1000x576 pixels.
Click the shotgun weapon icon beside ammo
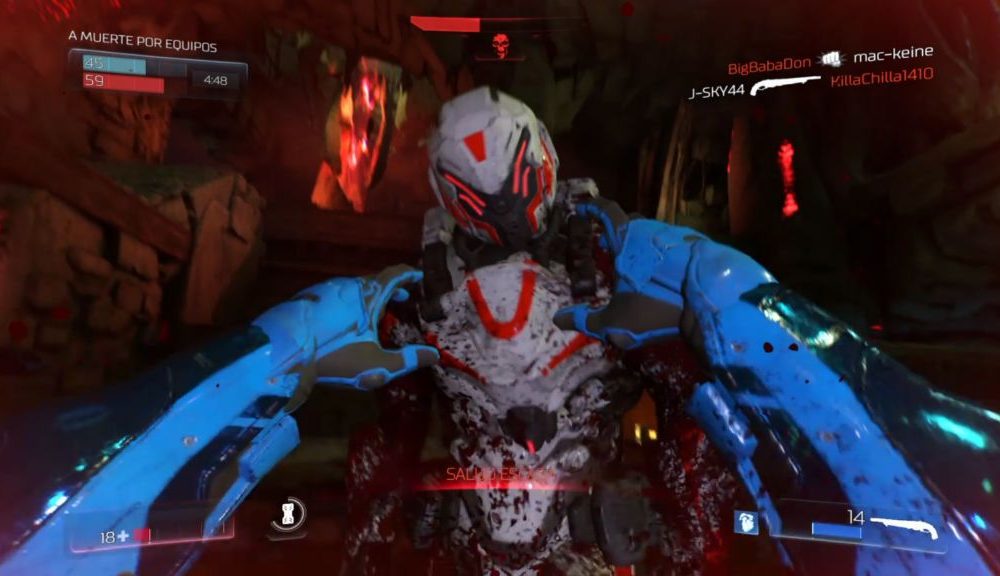(x=903, y=523)
